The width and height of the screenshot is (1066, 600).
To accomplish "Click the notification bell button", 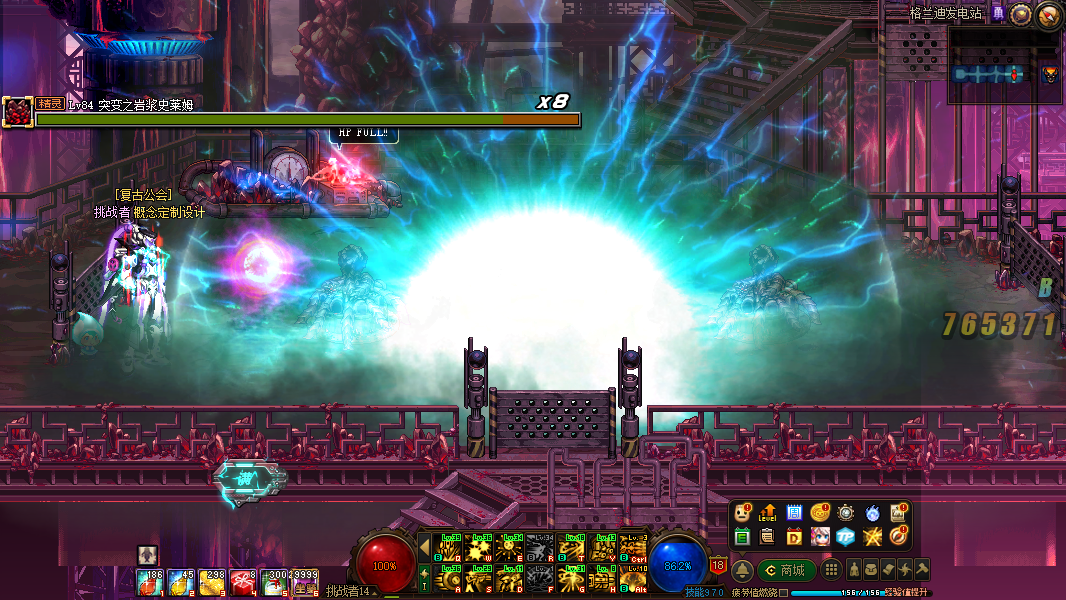I will pos(742,570).
